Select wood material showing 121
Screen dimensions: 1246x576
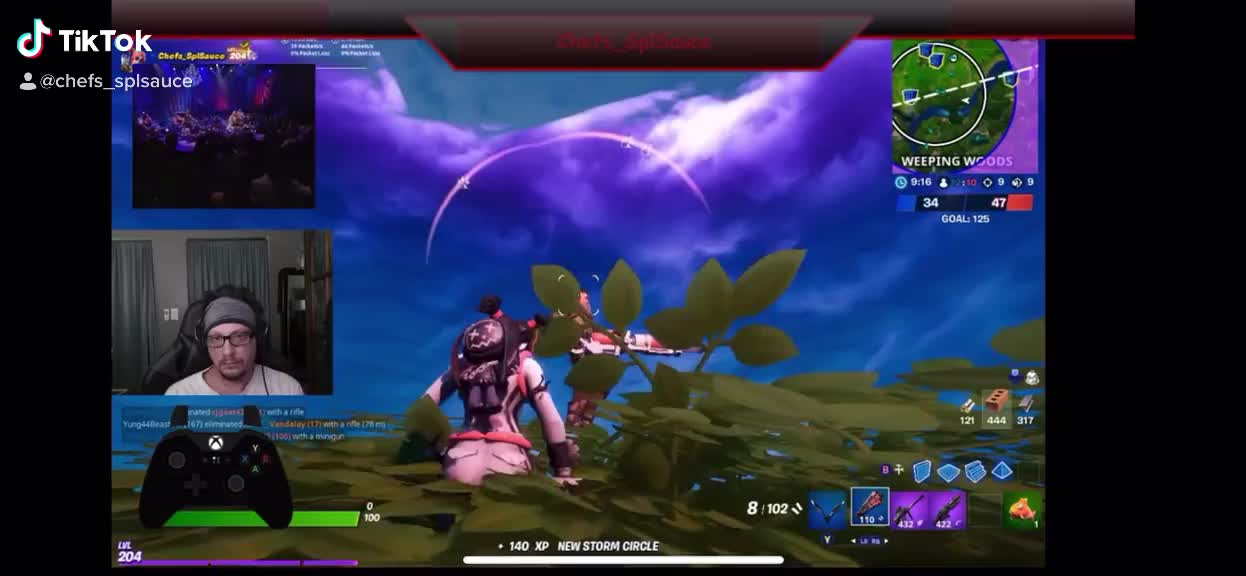pos(967,408)
